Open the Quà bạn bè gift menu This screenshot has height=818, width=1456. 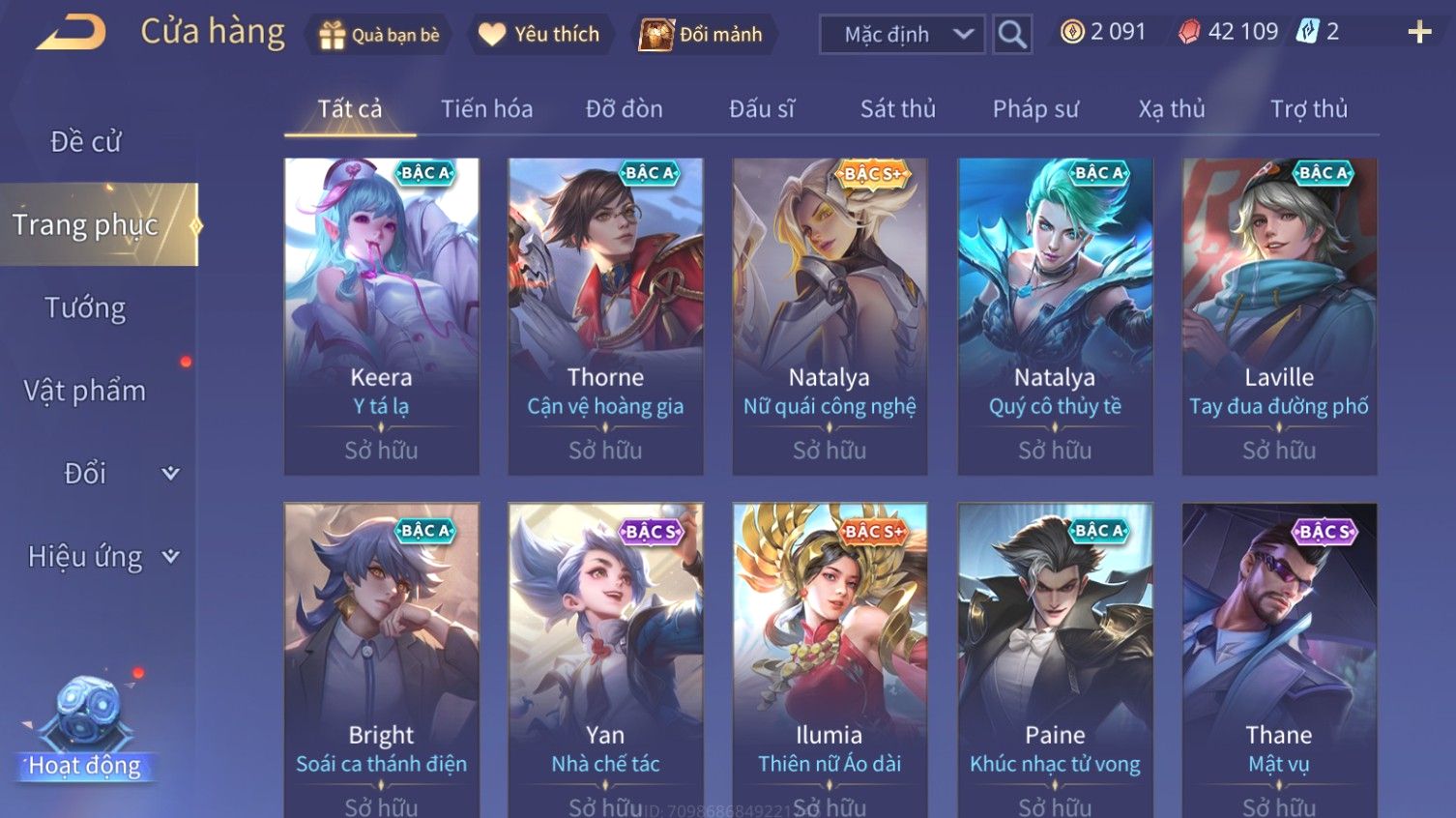(x=379, y=35)
